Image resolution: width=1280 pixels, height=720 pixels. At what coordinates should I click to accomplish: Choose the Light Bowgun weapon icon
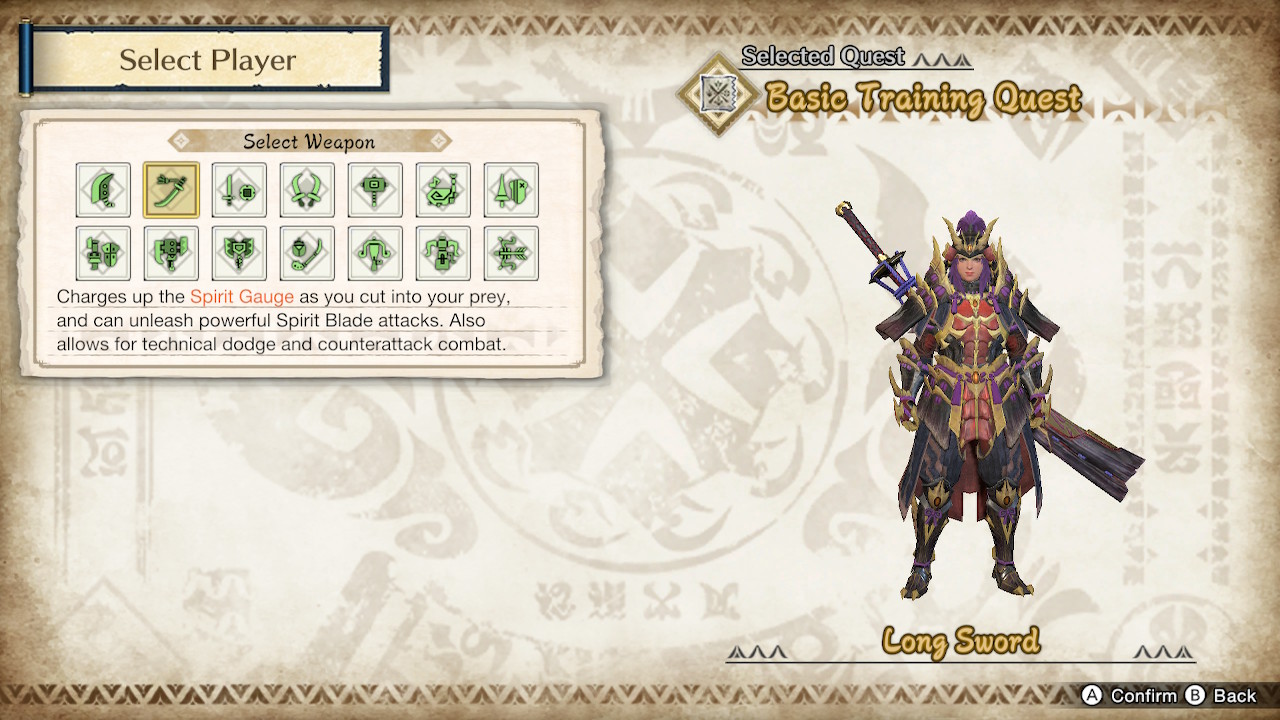point(375,253)
